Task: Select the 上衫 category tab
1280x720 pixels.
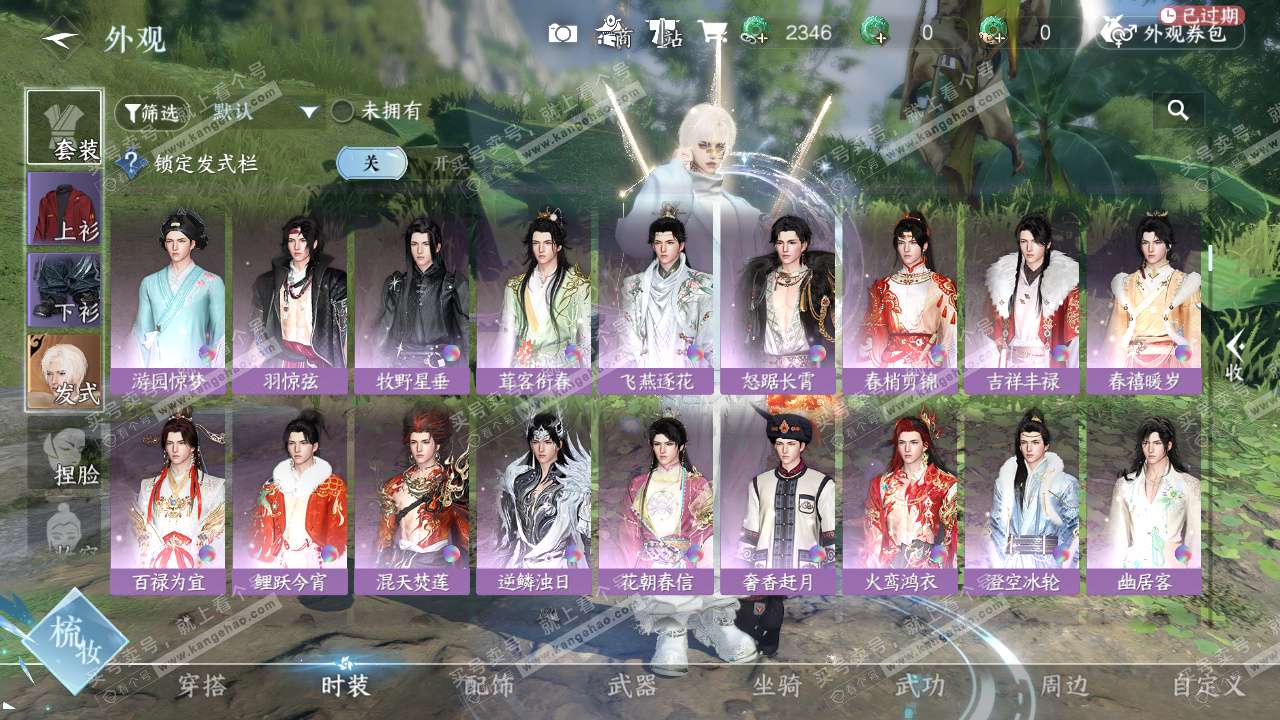Action: [65, 209]
